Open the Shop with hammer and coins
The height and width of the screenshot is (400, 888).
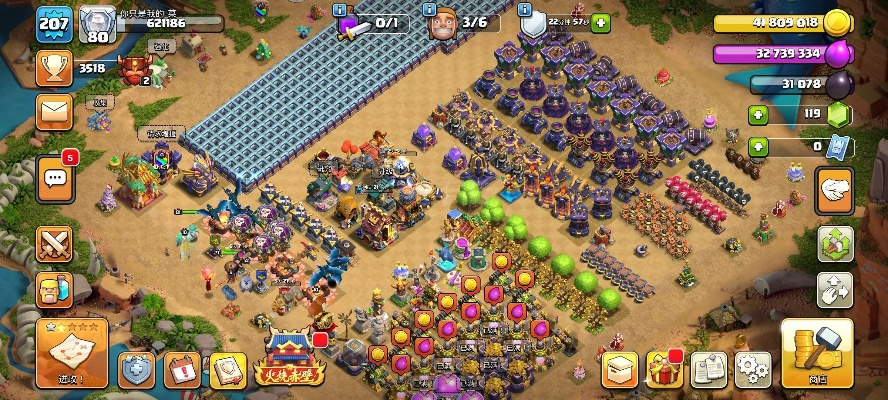tap(816, 353)
